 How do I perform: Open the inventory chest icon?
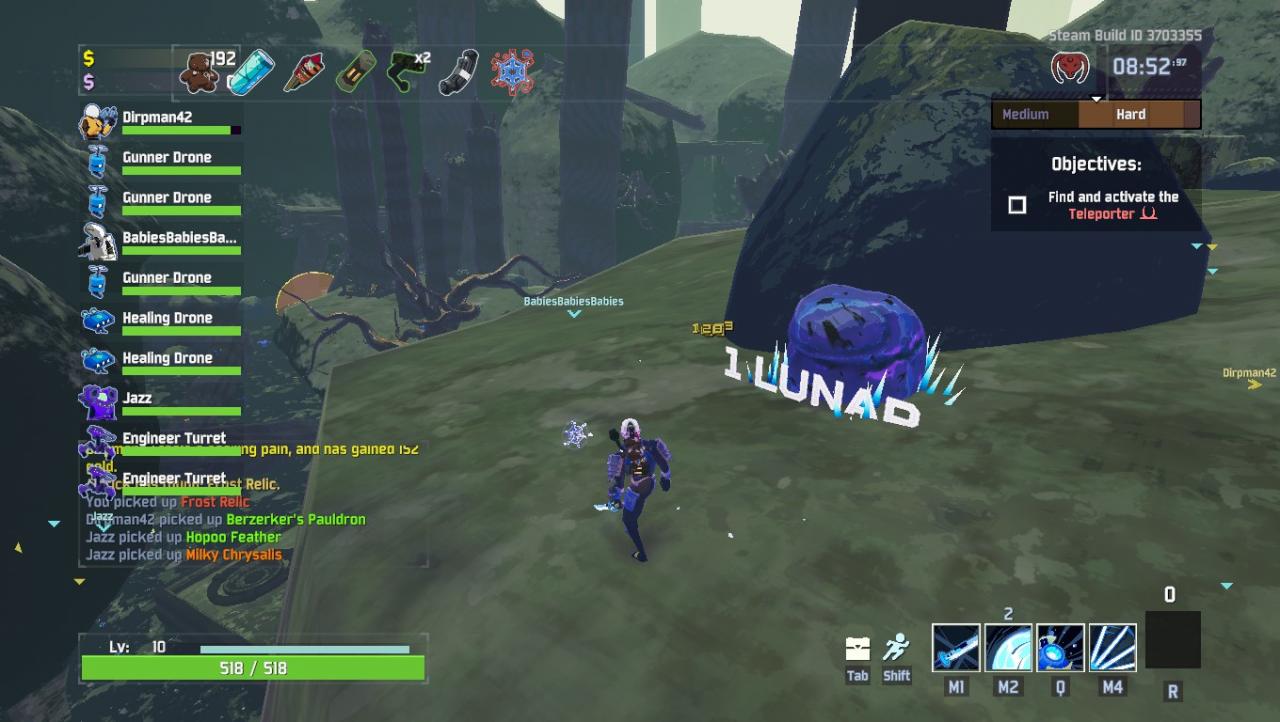click(x=857, y=649)
